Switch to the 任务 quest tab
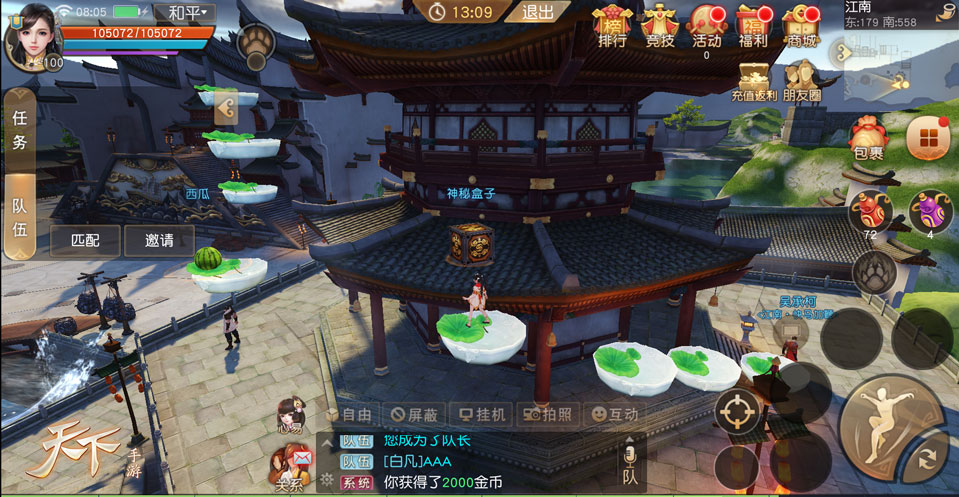This screenshot has height=497, width=959. [x=19, y=129]
